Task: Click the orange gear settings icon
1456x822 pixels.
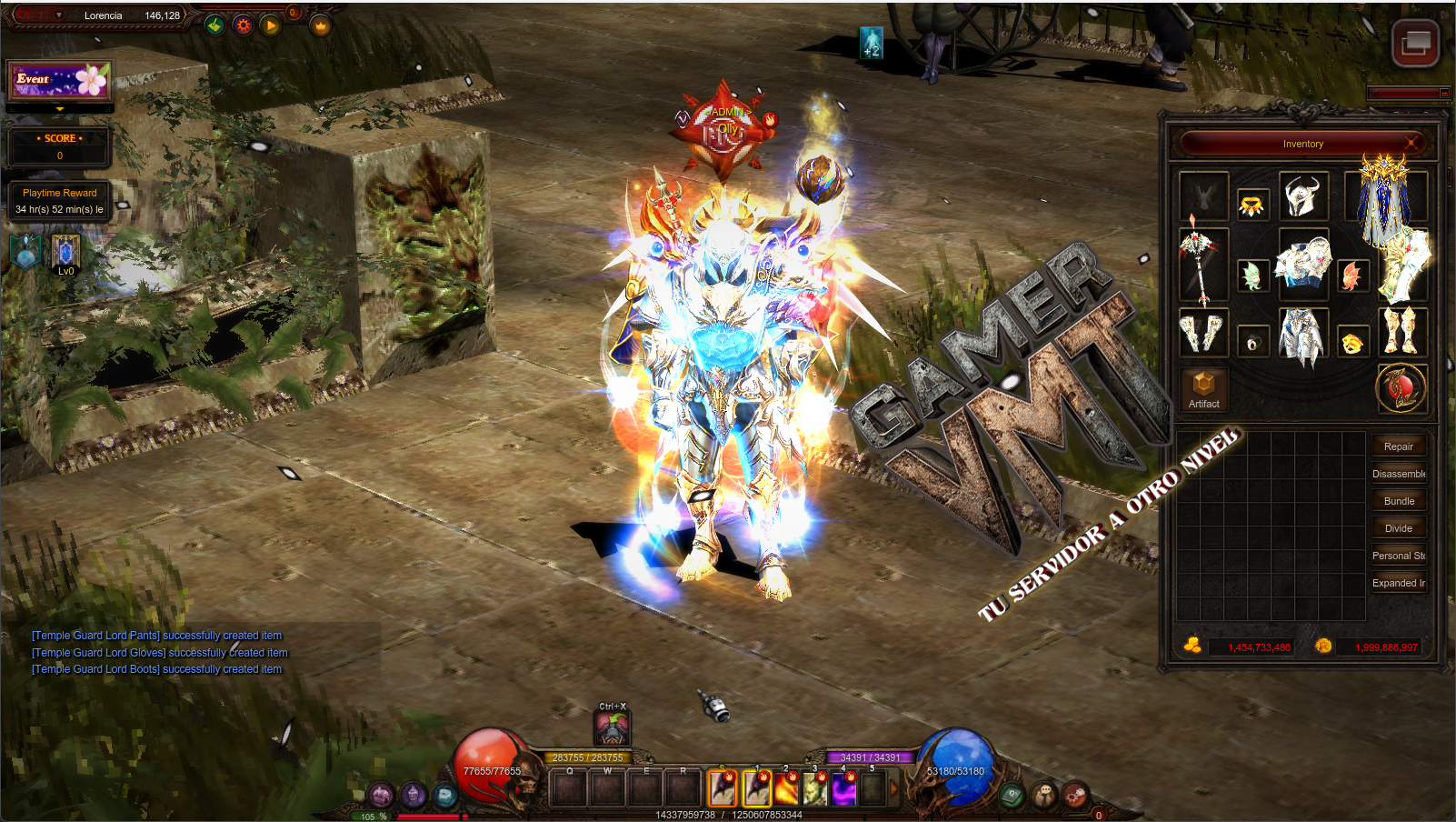Action: [x=243, y=25]
